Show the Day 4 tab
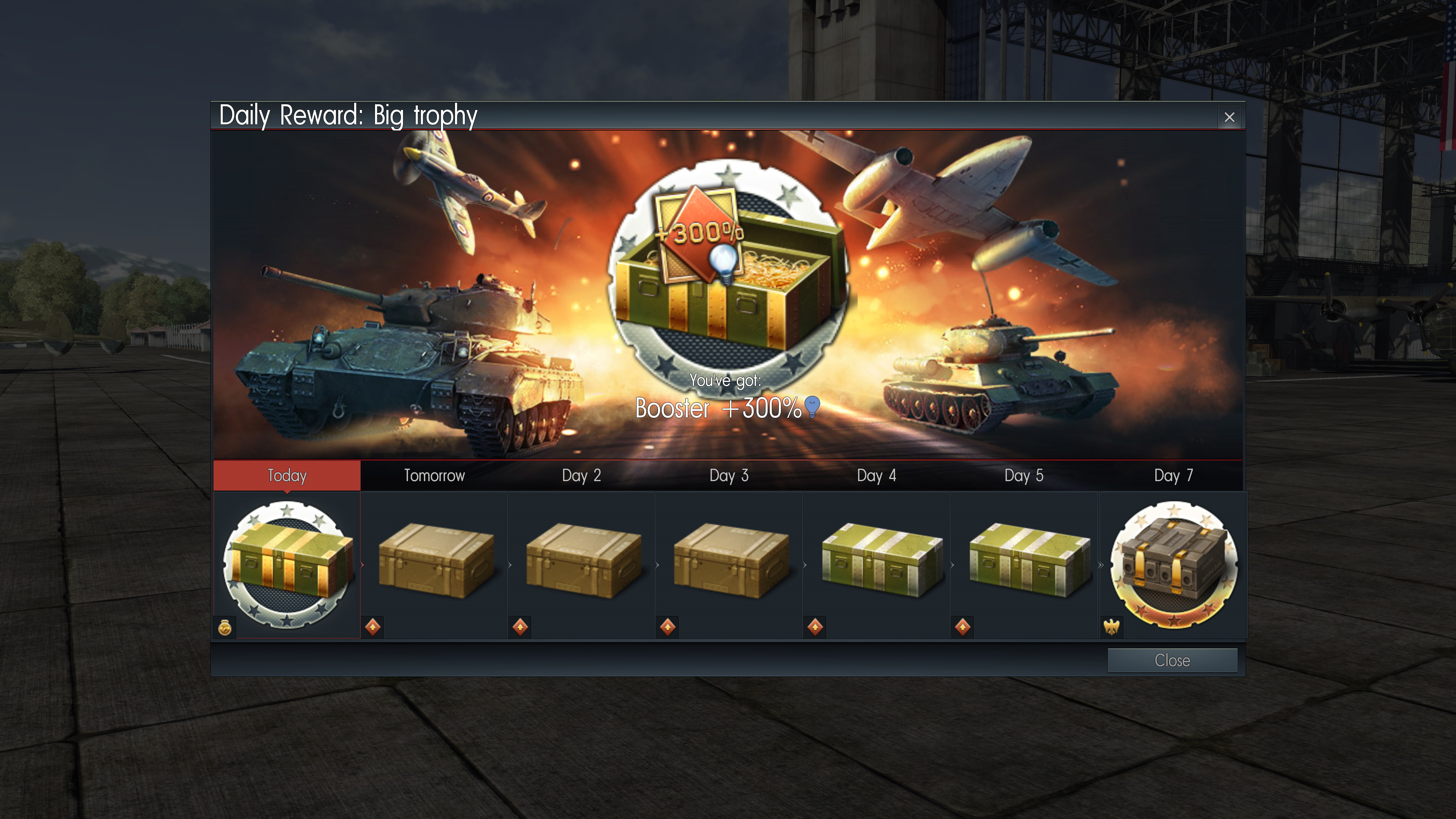Image resolution: width=1456 pixels, height=819 pixels. [x=876, y=475]
